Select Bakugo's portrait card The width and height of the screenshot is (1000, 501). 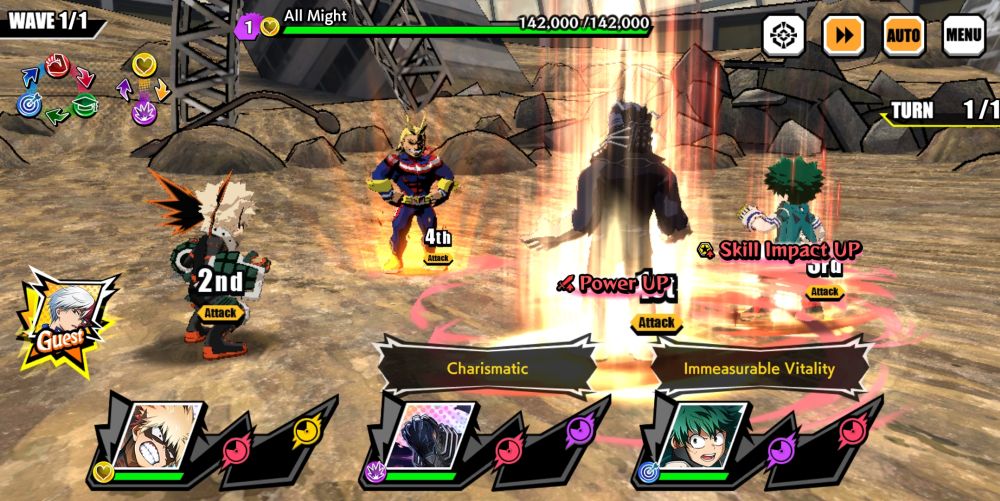coord(160,436)
